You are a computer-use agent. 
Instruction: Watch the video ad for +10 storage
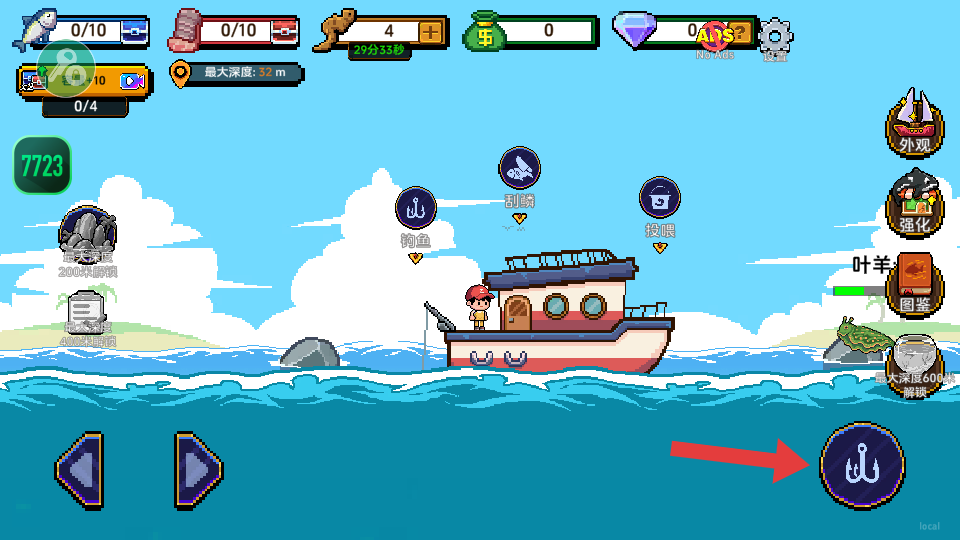tap(132, 81)
